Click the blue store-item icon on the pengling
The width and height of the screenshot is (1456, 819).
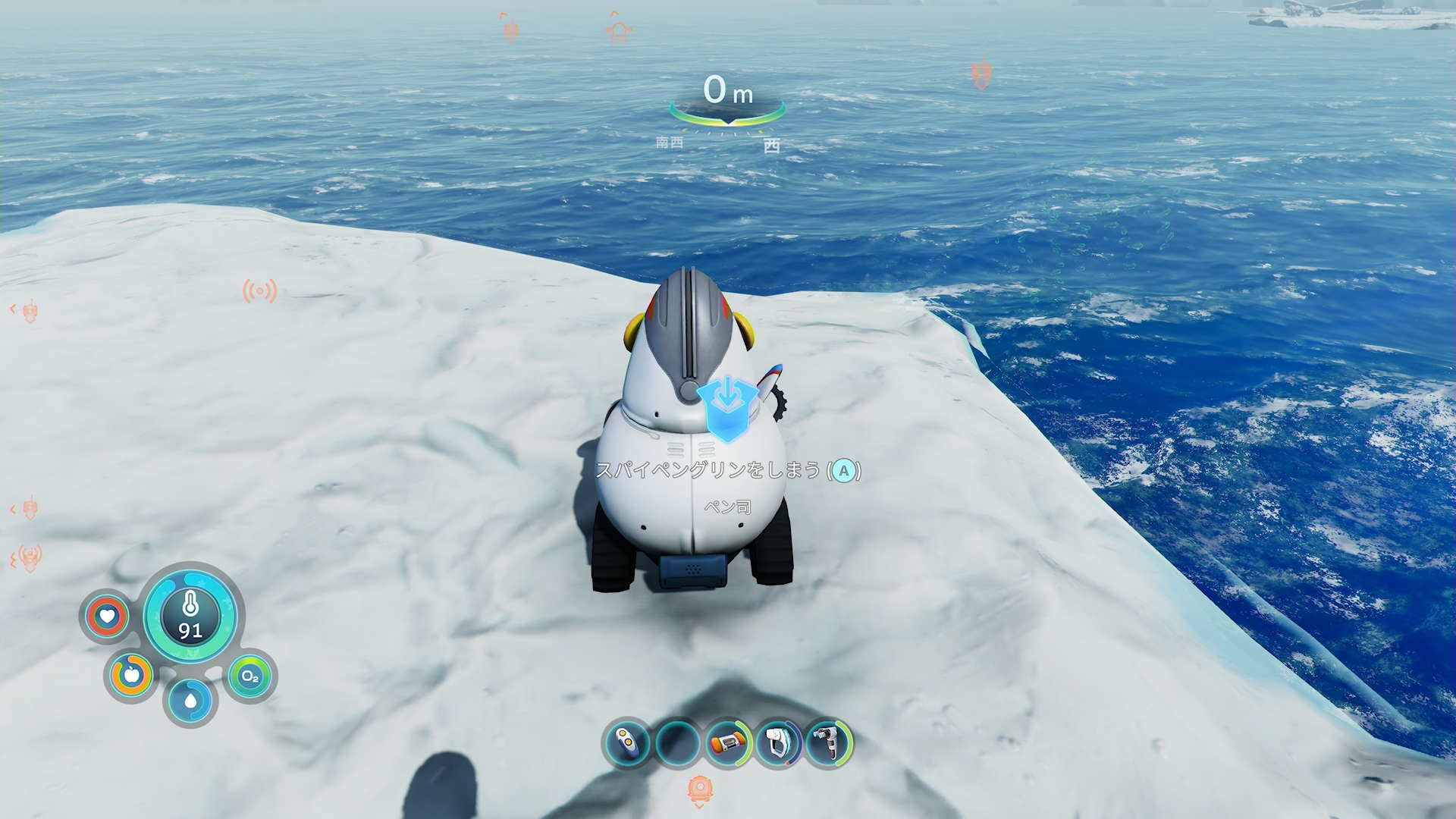point(727,406)
